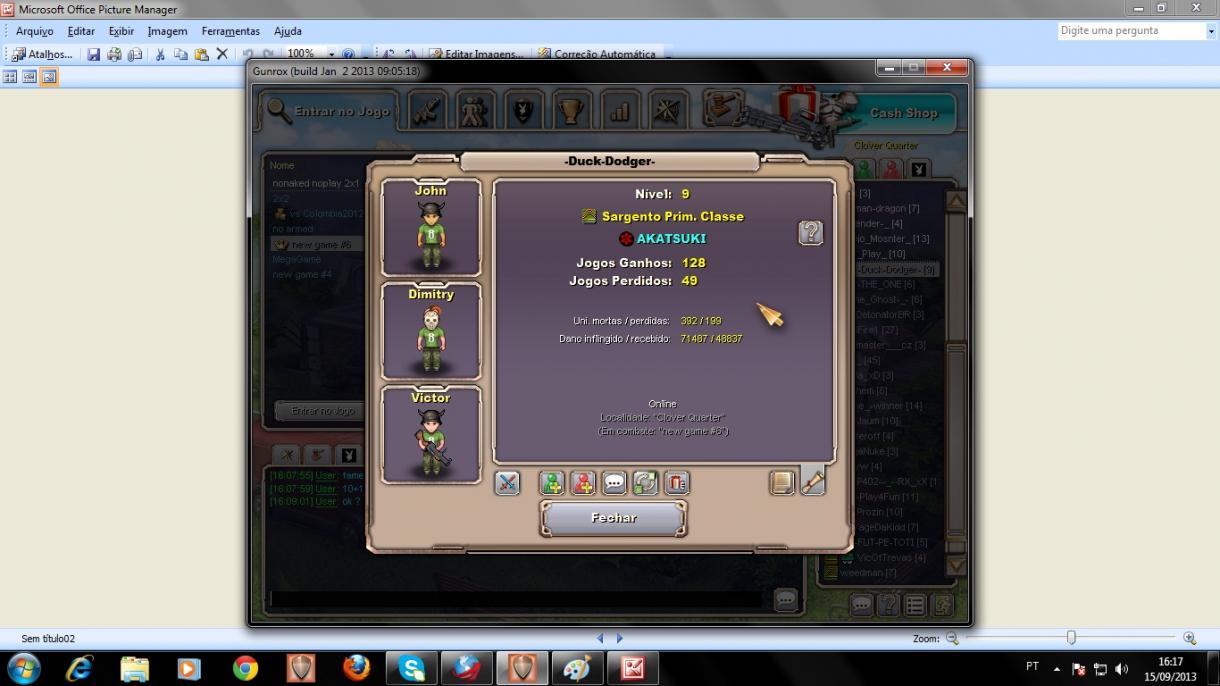
Task: Select Dimitry's character portrait
Action: (431, 332)
